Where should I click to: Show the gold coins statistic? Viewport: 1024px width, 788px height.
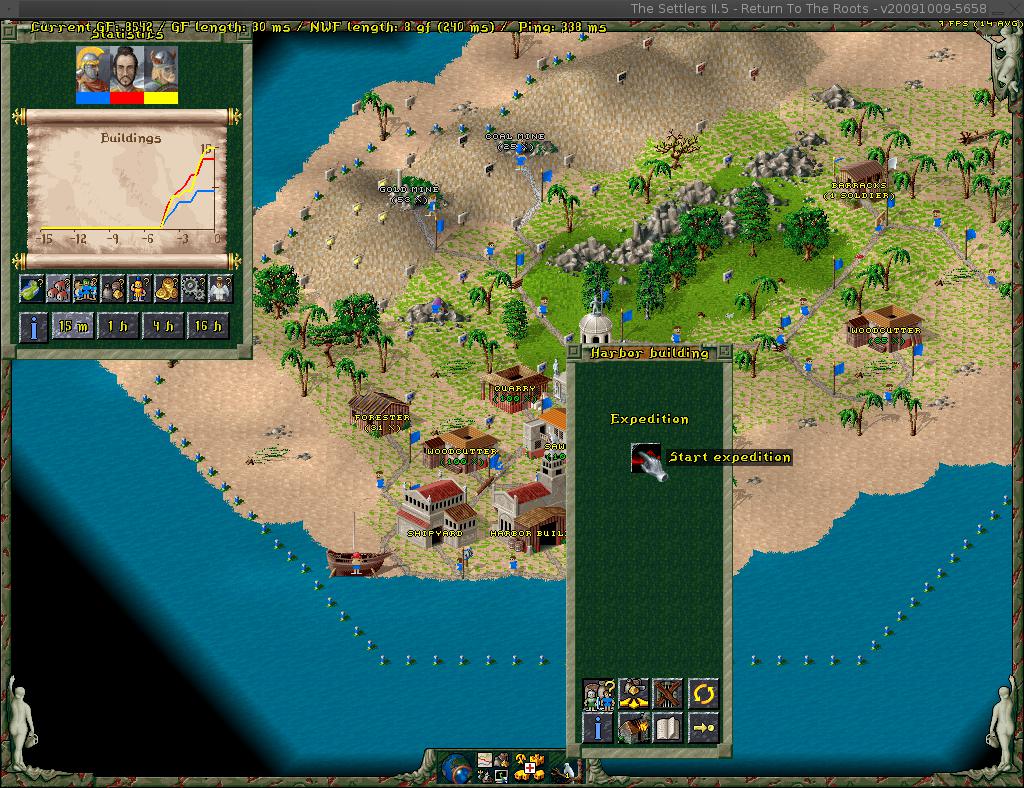[166, 289]
